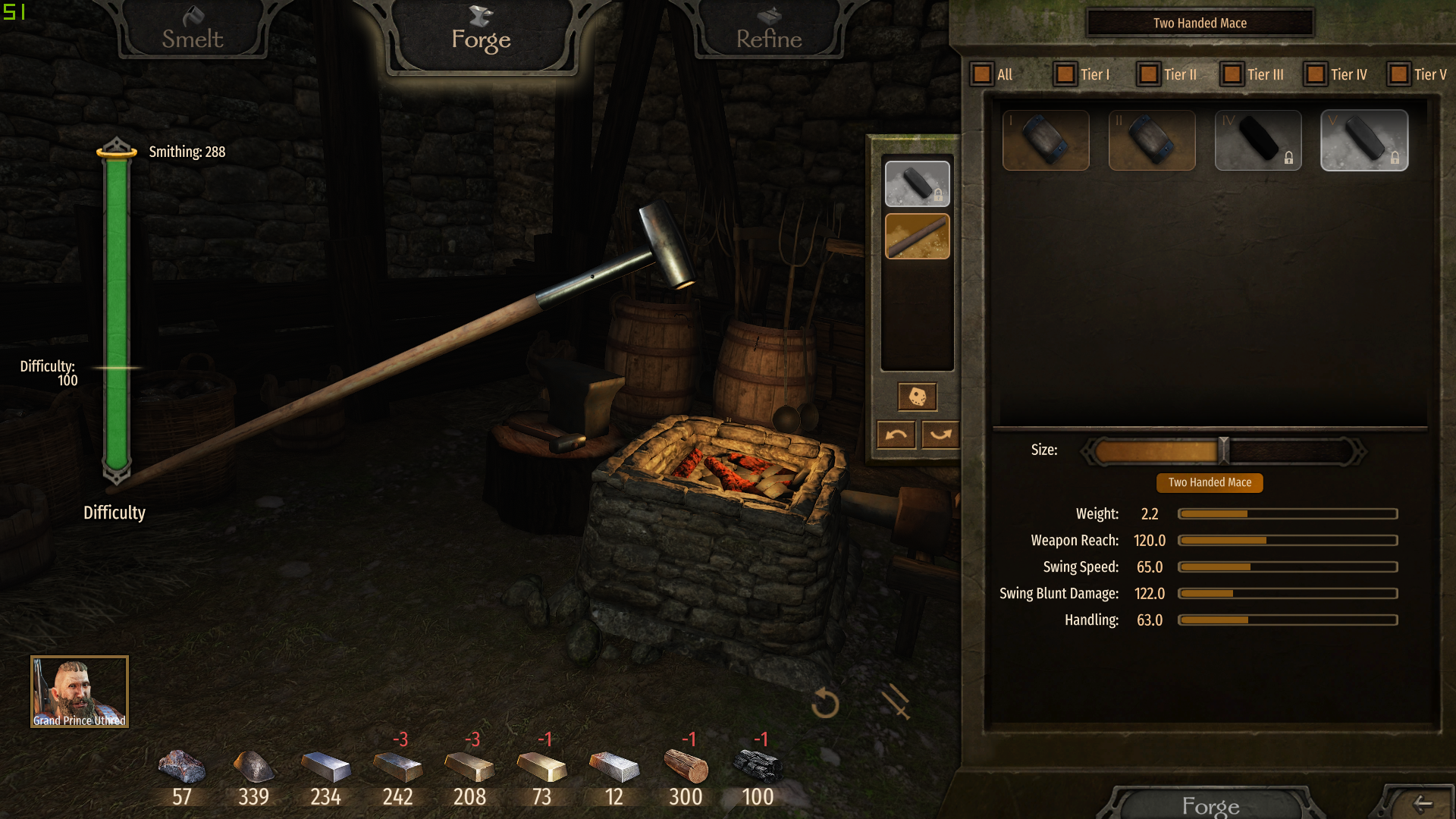Forge the Two Handed Mace

[1210, 805]
